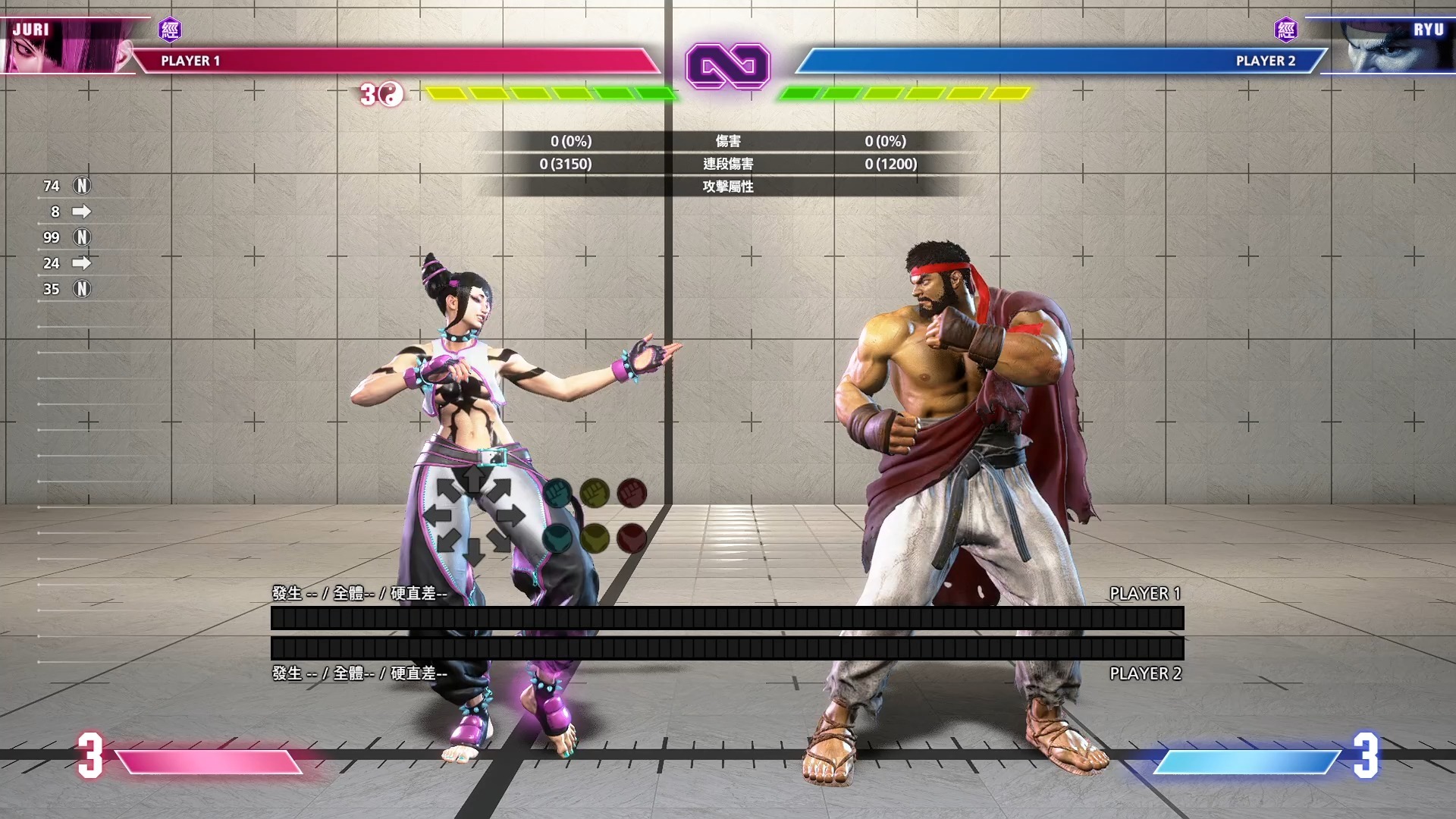Click the purple infinity timer emblem
1456x819 pixels.
click(728, 66)
